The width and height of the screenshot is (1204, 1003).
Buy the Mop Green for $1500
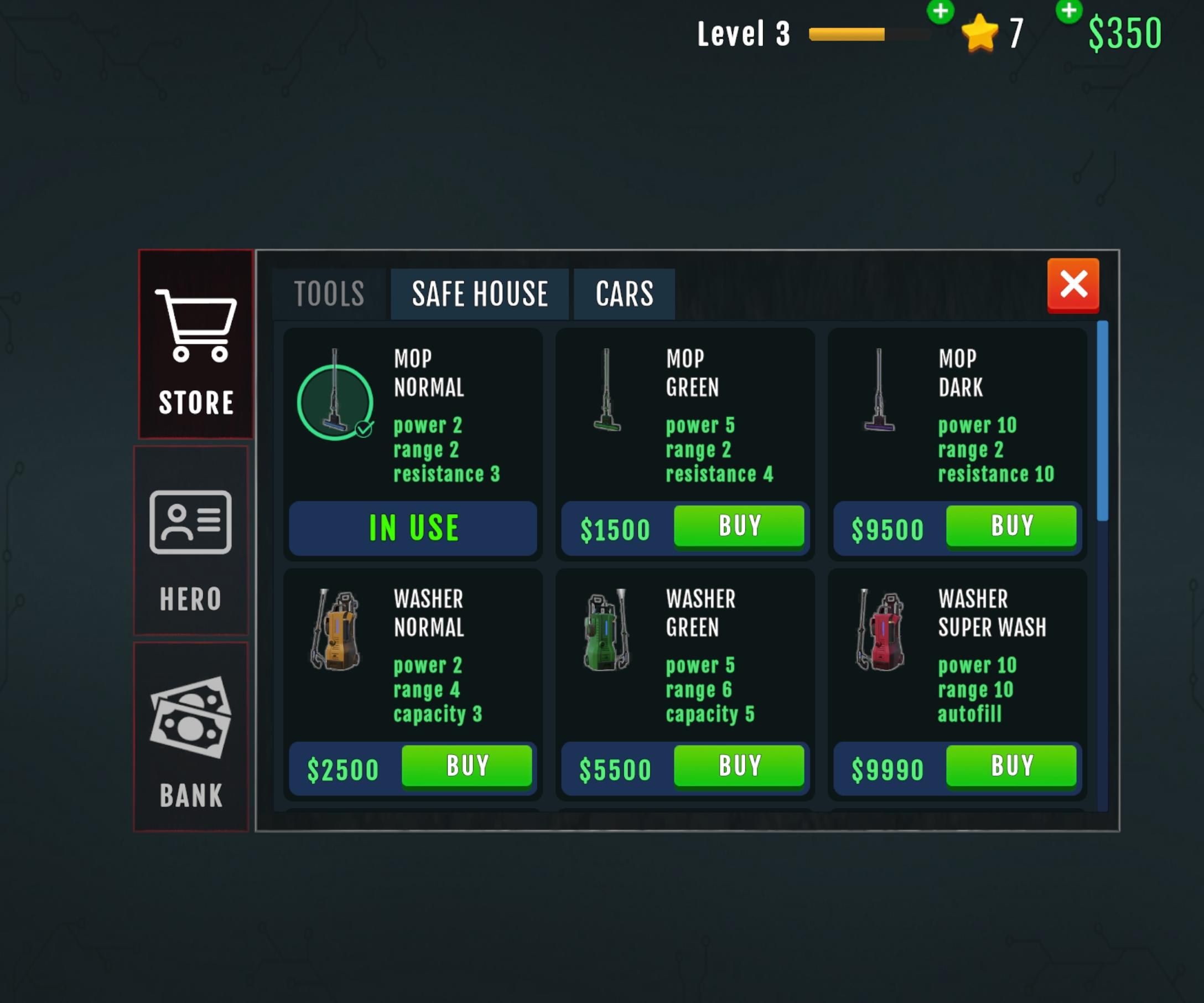pyautogui.click(x=739, y=525)
